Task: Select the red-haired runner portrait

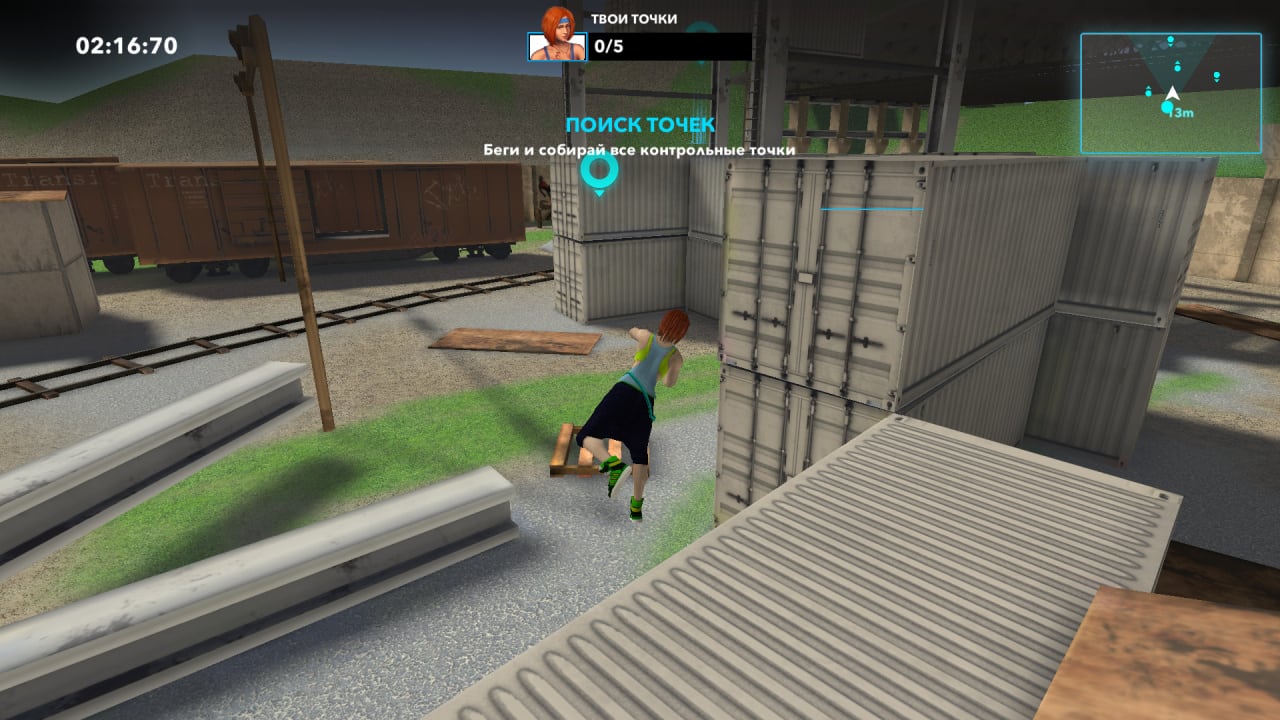Action: 557,46
